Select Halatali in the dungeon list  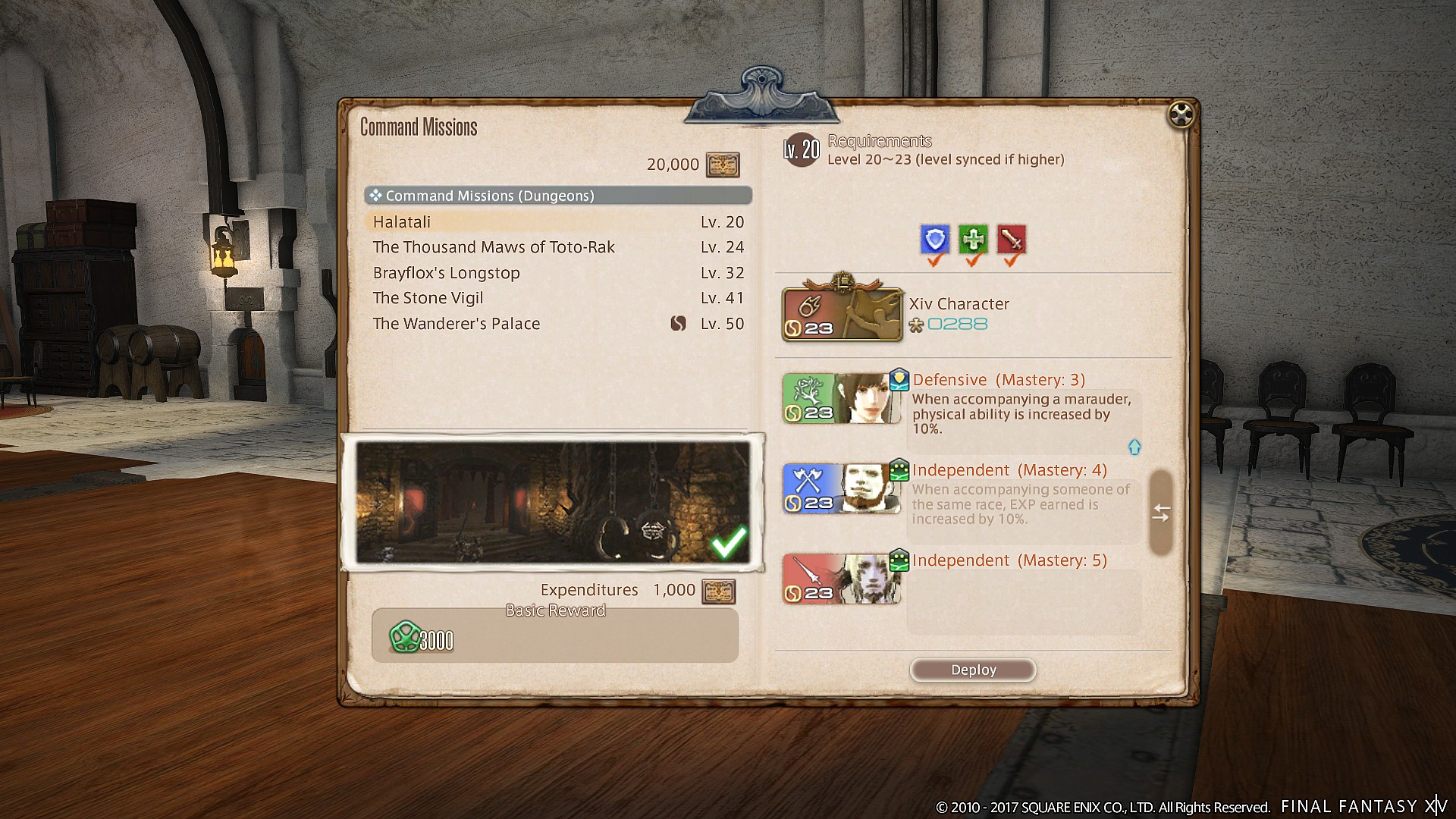[401, 221]
